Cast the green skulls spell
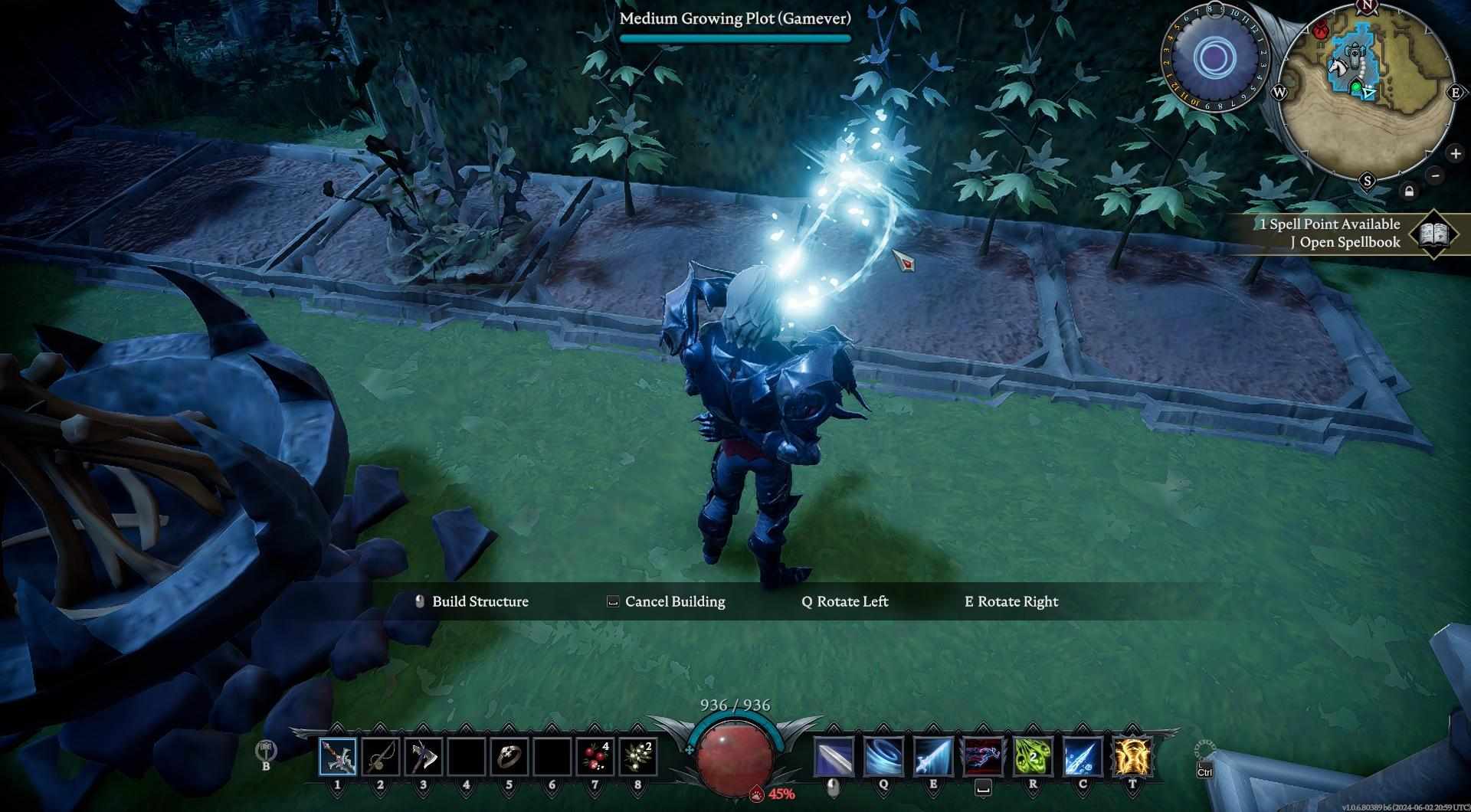Viewport: 1471px width, 812px height. [x=1033, y=757]
